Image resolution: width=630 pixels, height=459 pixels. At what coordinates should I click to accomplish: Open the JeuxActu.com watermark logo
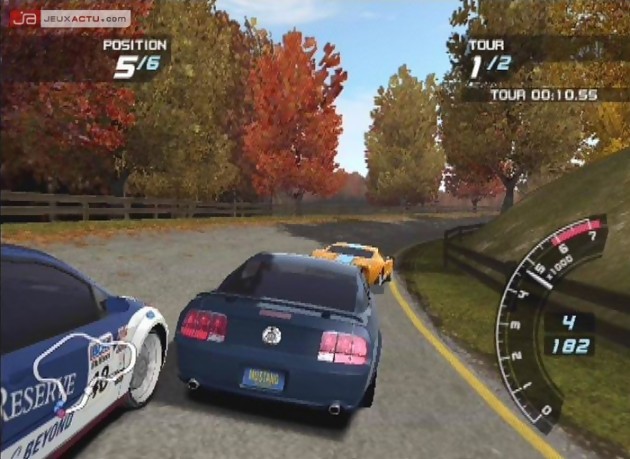click(x=70, y=18)
